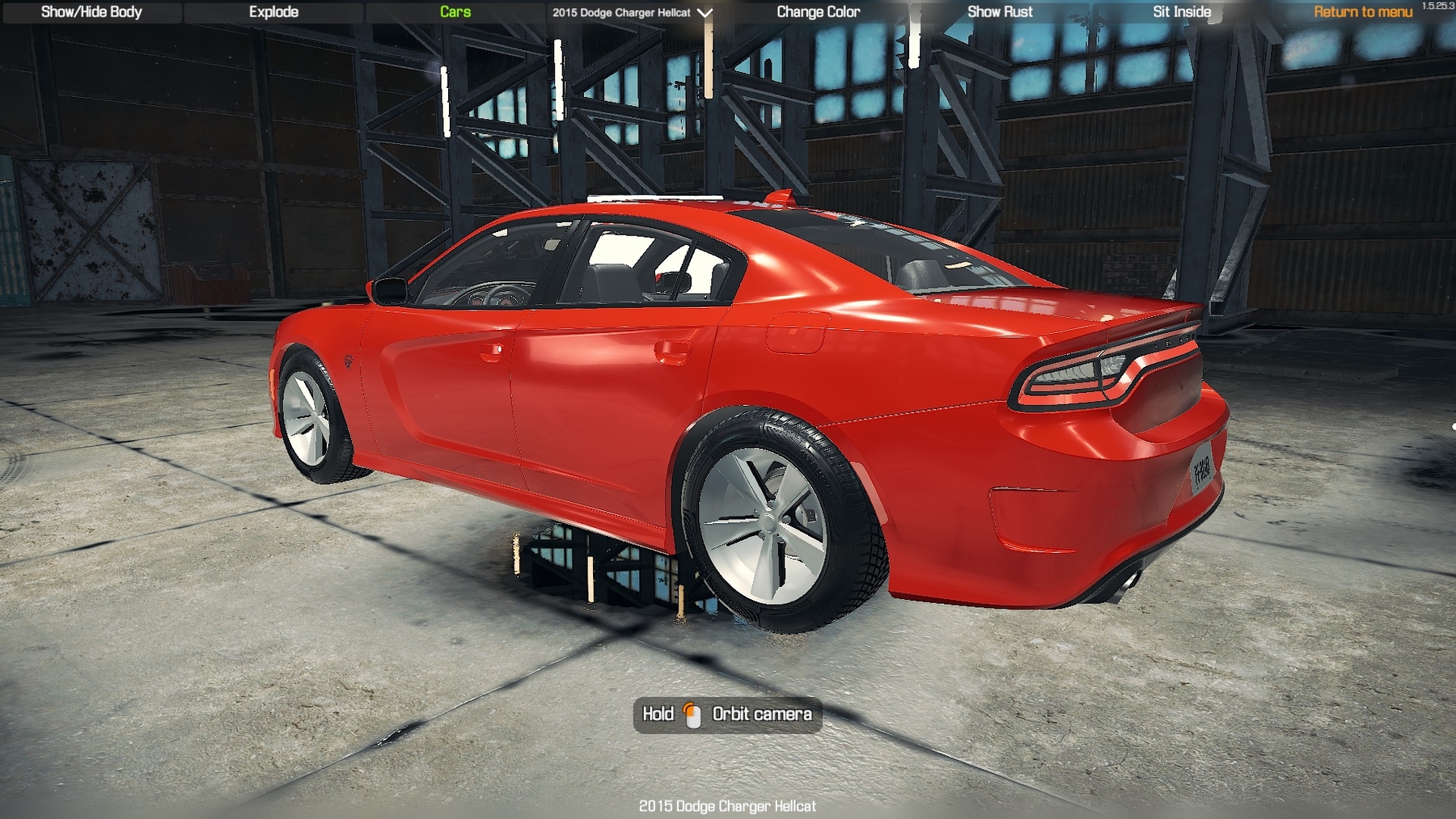1456x819 pixels.
Task: Return to menu
Action: [x=1362, y=12]
